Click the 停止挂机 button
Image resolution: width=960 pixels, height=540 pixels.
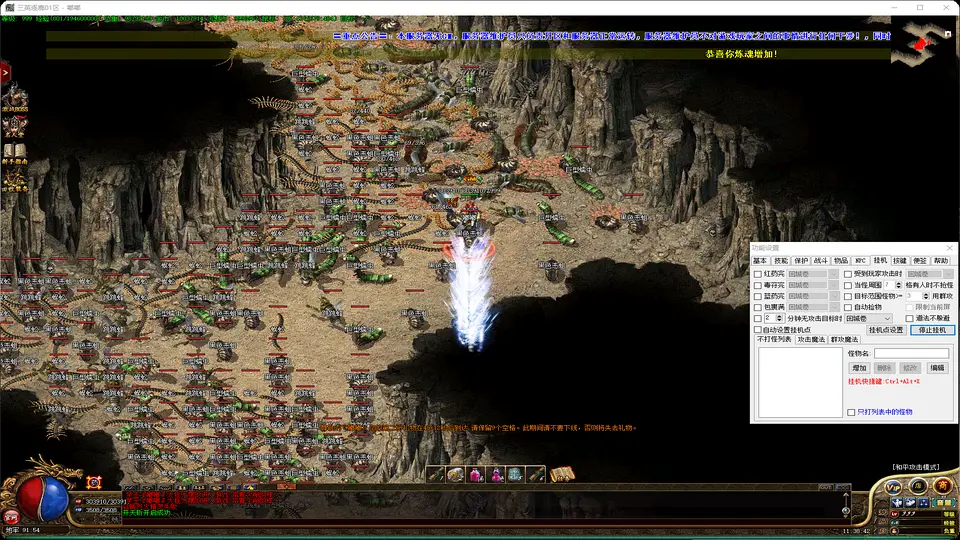932,330
